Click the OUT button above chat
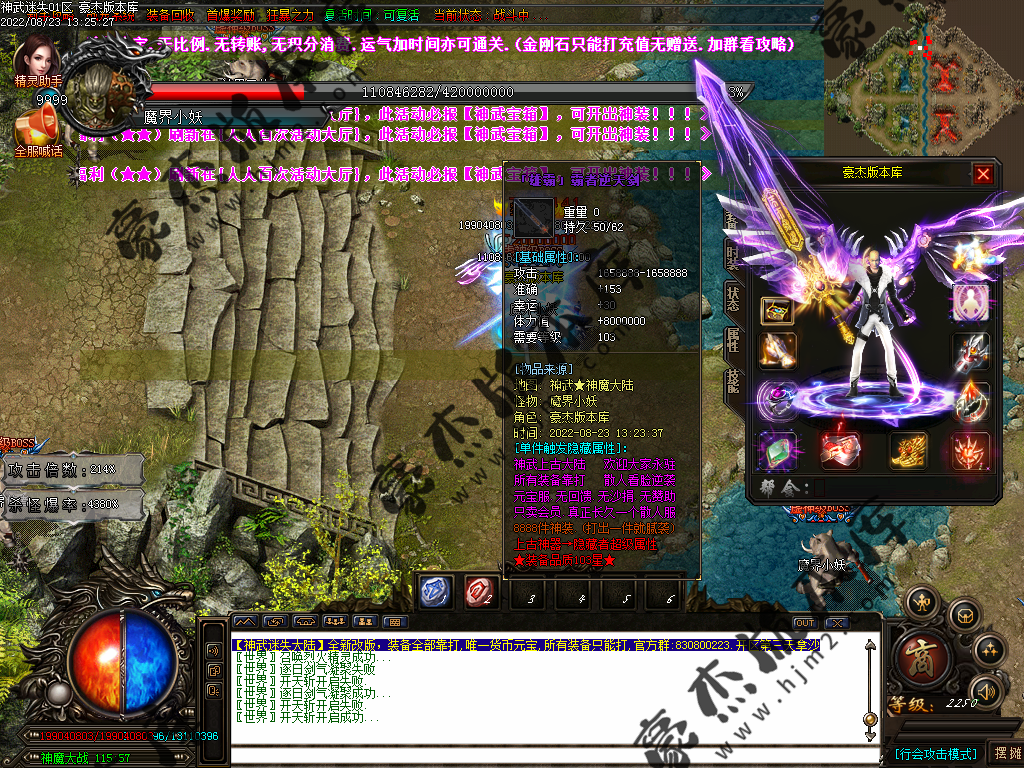Viewport: 1024px width, 768px height. tap(804, 623)
